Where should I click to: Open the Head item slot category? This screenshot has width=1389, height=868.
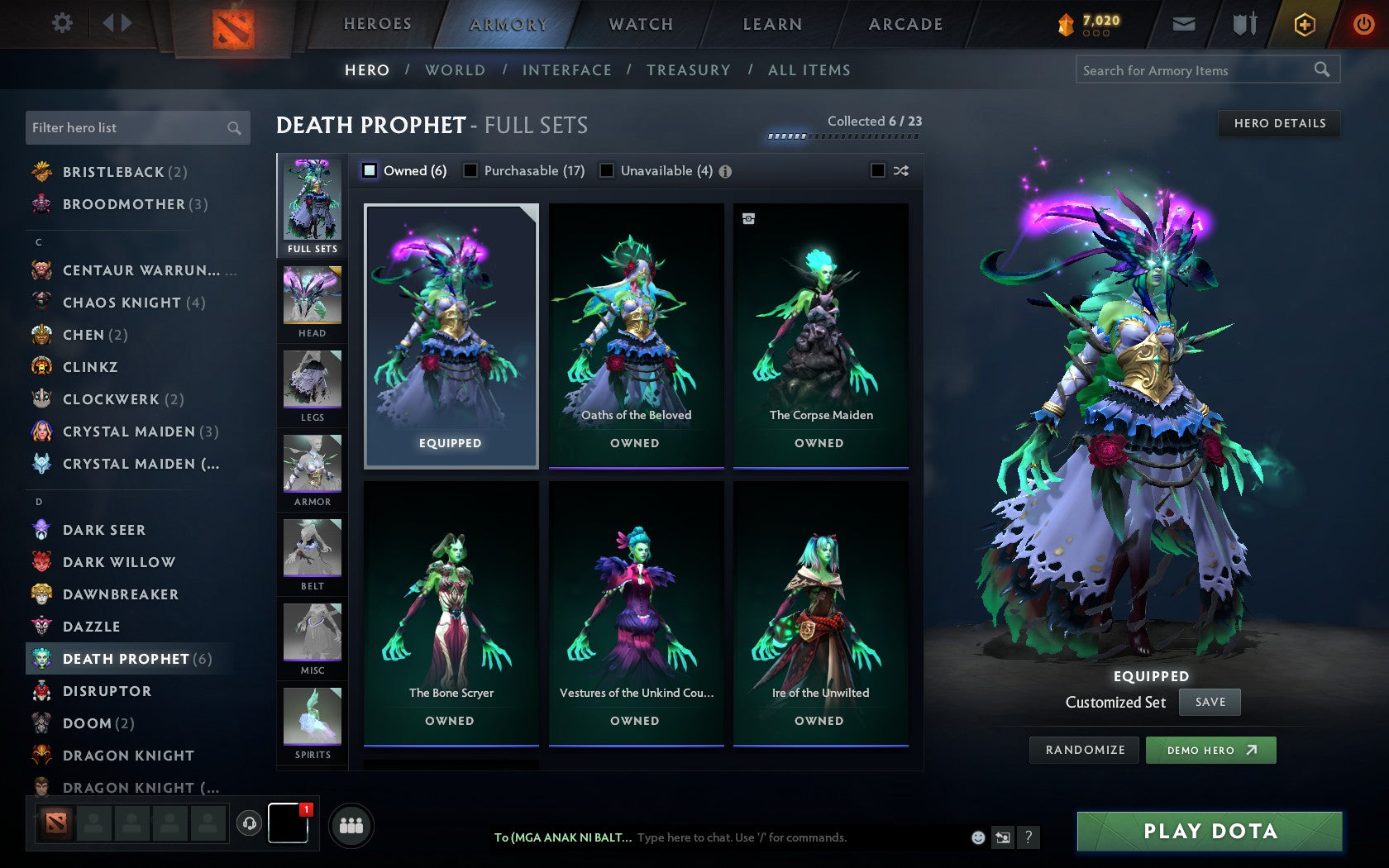coord(312,302)
